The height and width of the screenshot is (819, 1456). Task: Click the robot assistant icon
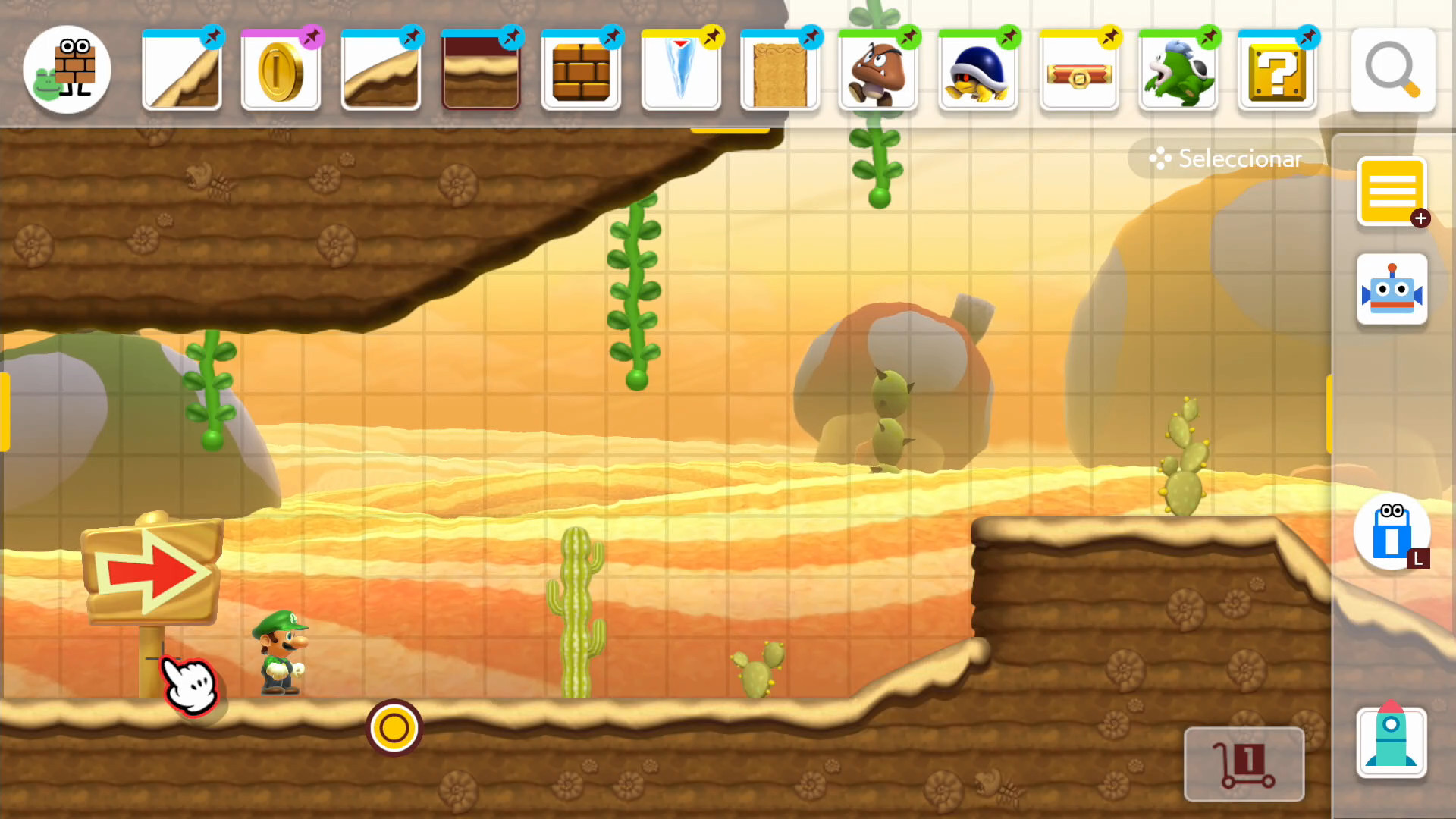tap(1392, 290)
